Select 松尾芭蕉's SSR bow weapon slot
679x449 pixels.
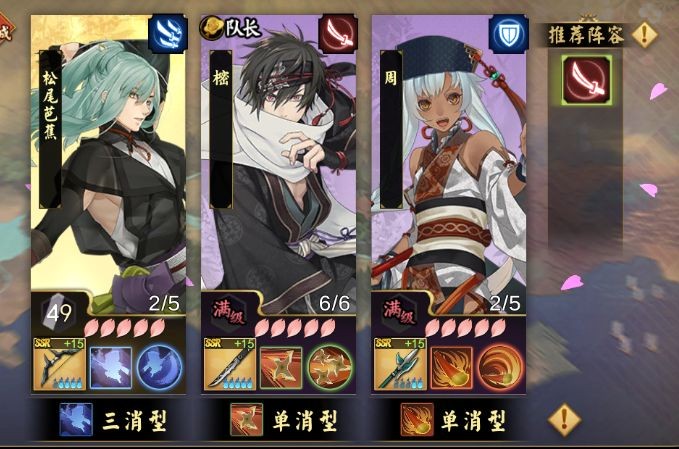tap(59, 366)
